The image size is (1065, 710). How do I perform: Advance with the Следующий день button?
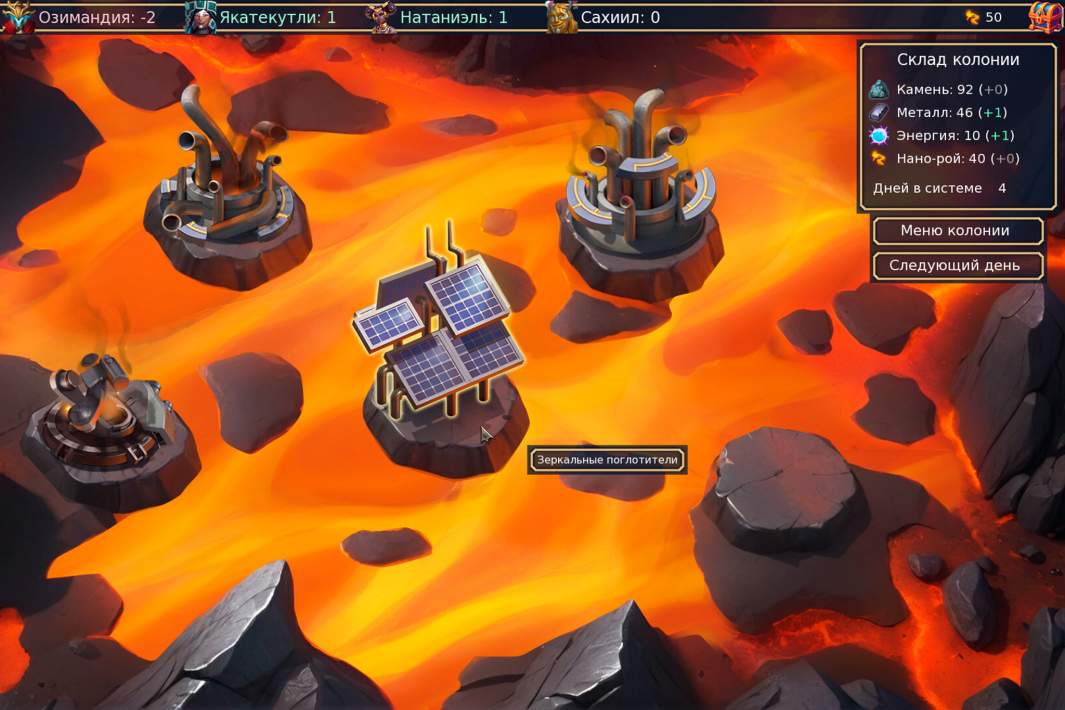pyautogui.click(x=957, y=266)
